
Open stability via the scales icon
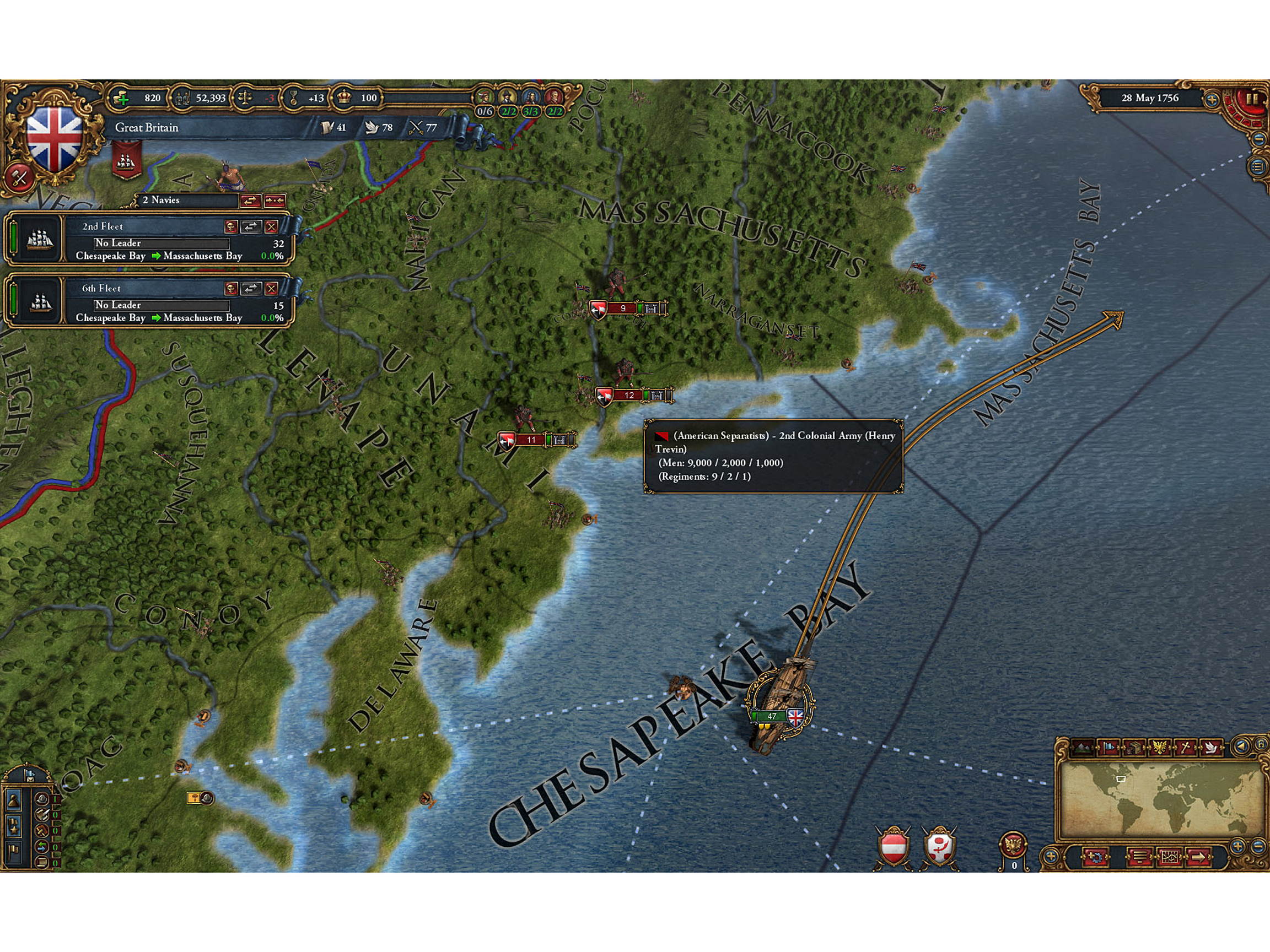pos(246,98)
